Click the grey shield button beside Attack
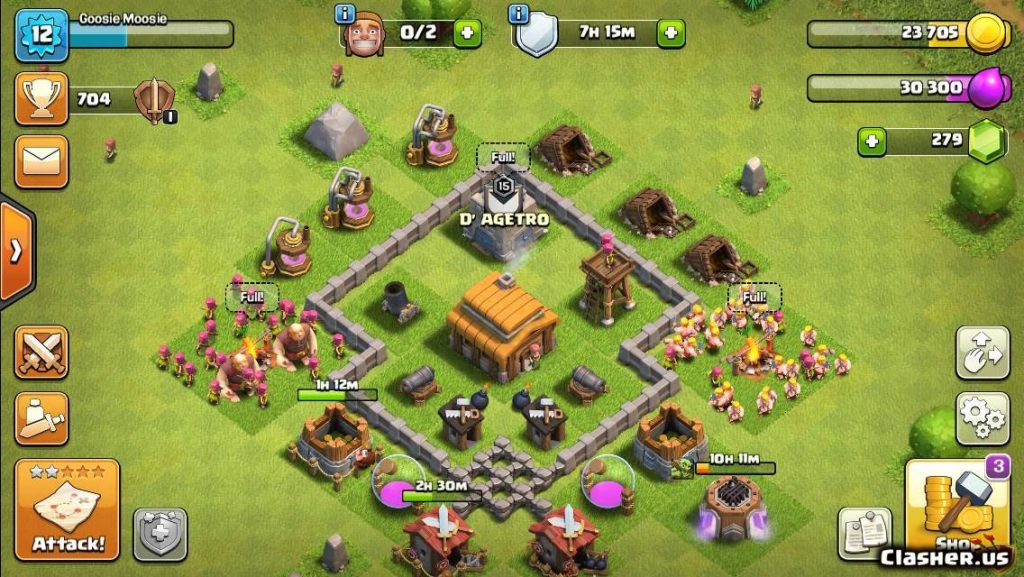 coord(160,533)
